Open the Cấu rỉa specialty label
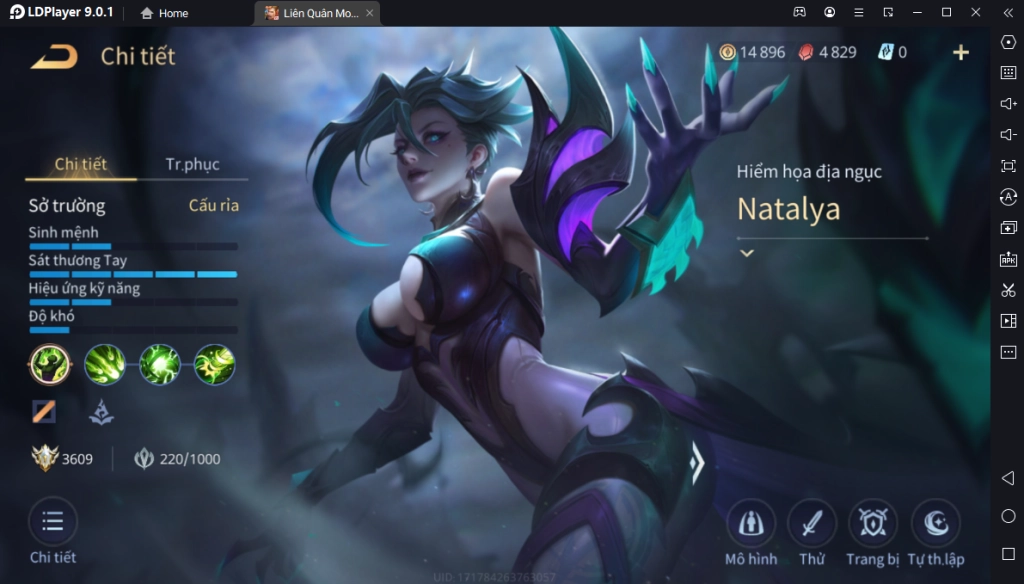The image size is (1024, 584). [214, 205]
